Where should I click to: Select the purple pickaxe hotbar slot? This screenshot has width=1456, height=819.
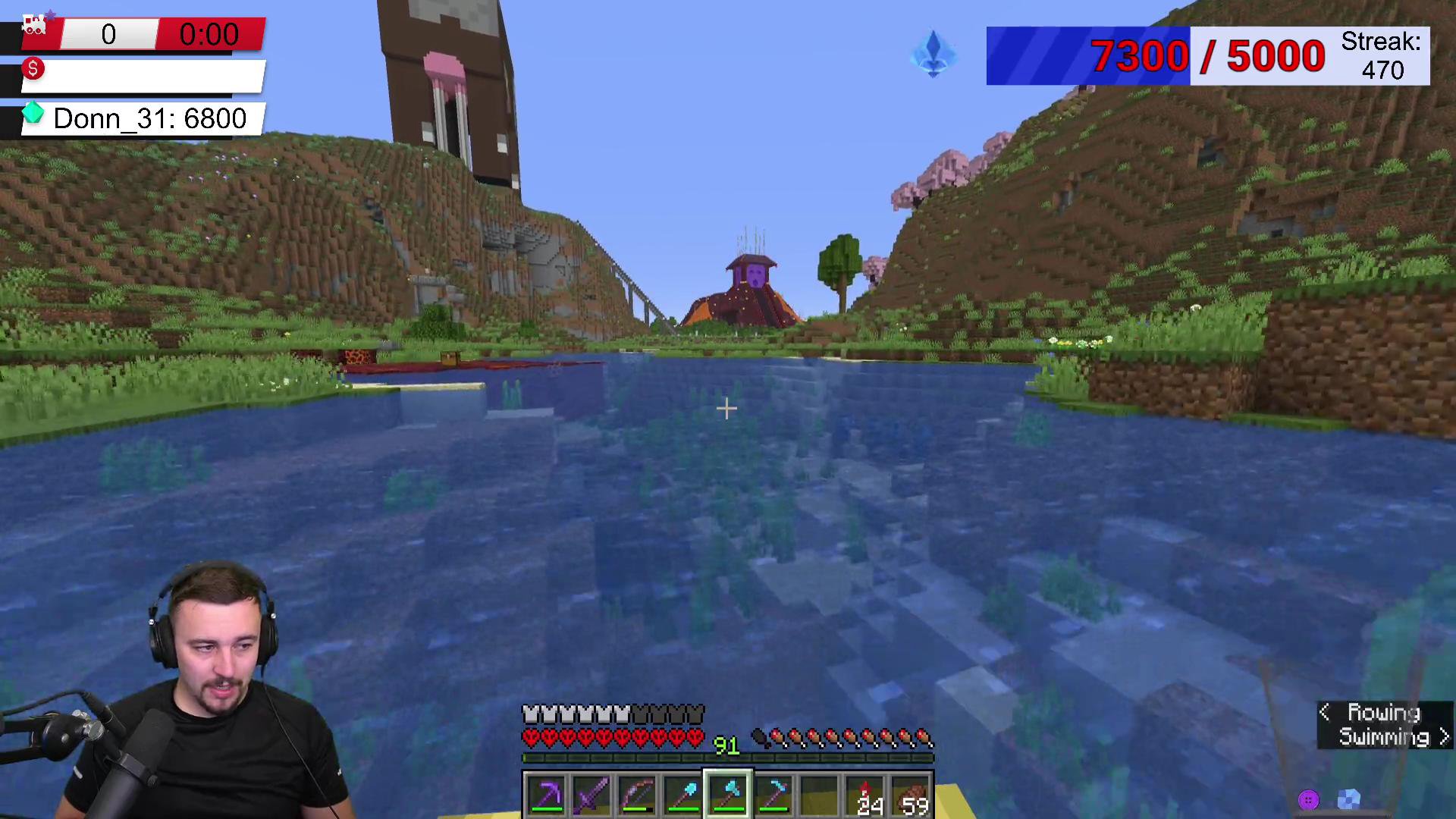pos(546,795)
